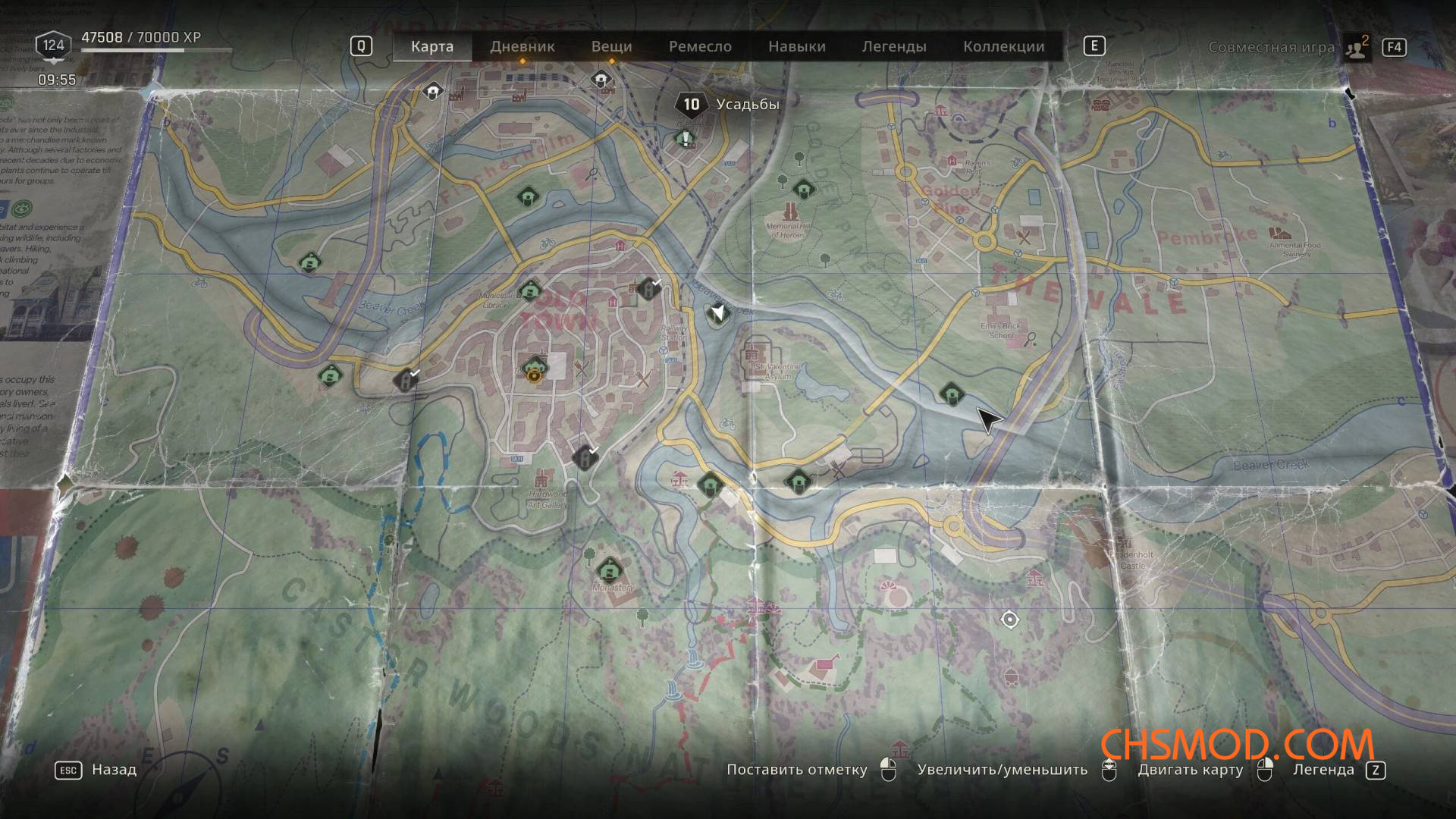Click the orange objective marker in Old Town
Screen dimensions: 1456x819
(x=535, y=372)
